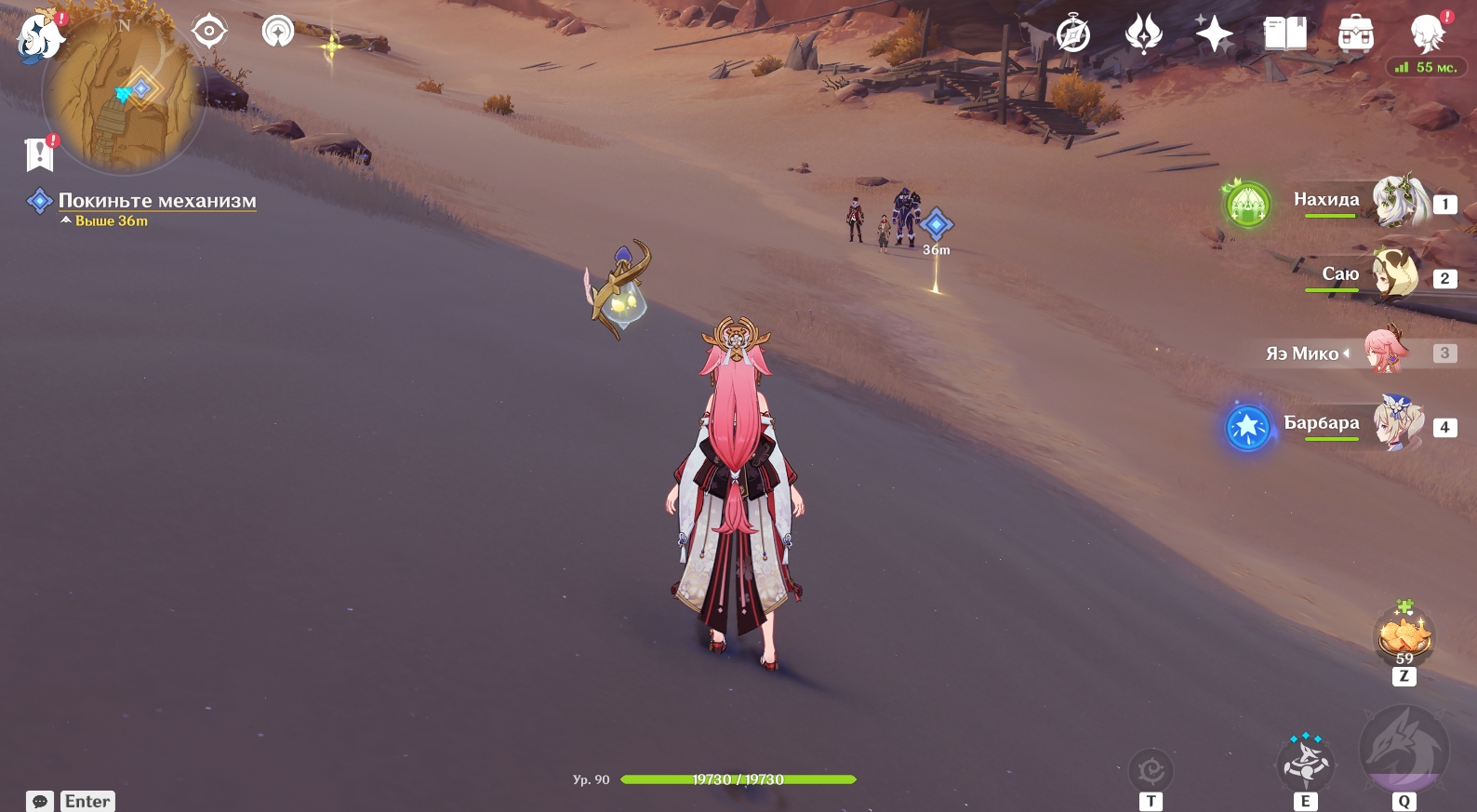This screenshot has height=812, width=1477.
Task: Open the co-op signal icon
Action: click(277, 32)
